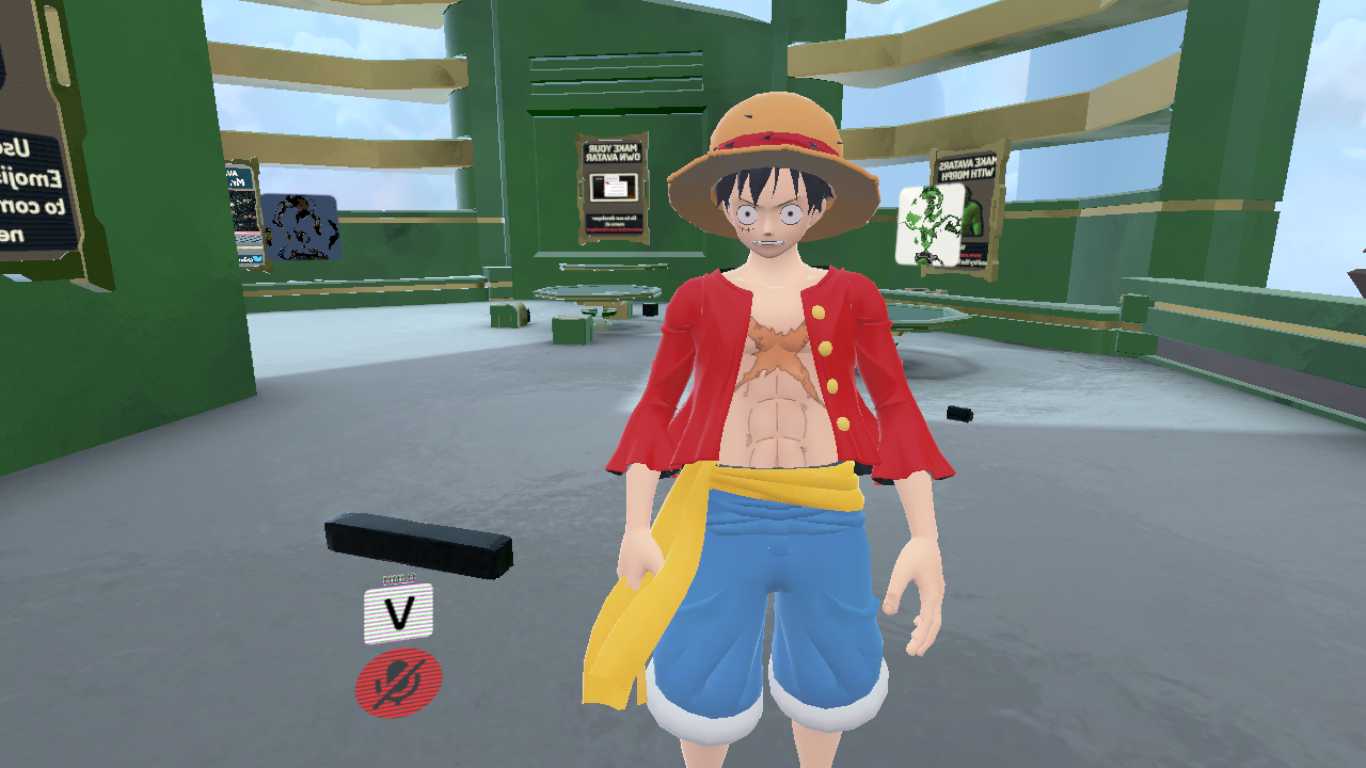Toggle the red muted microphone icon
Viewport: 1366px width, 768px height.
(398, 682)
